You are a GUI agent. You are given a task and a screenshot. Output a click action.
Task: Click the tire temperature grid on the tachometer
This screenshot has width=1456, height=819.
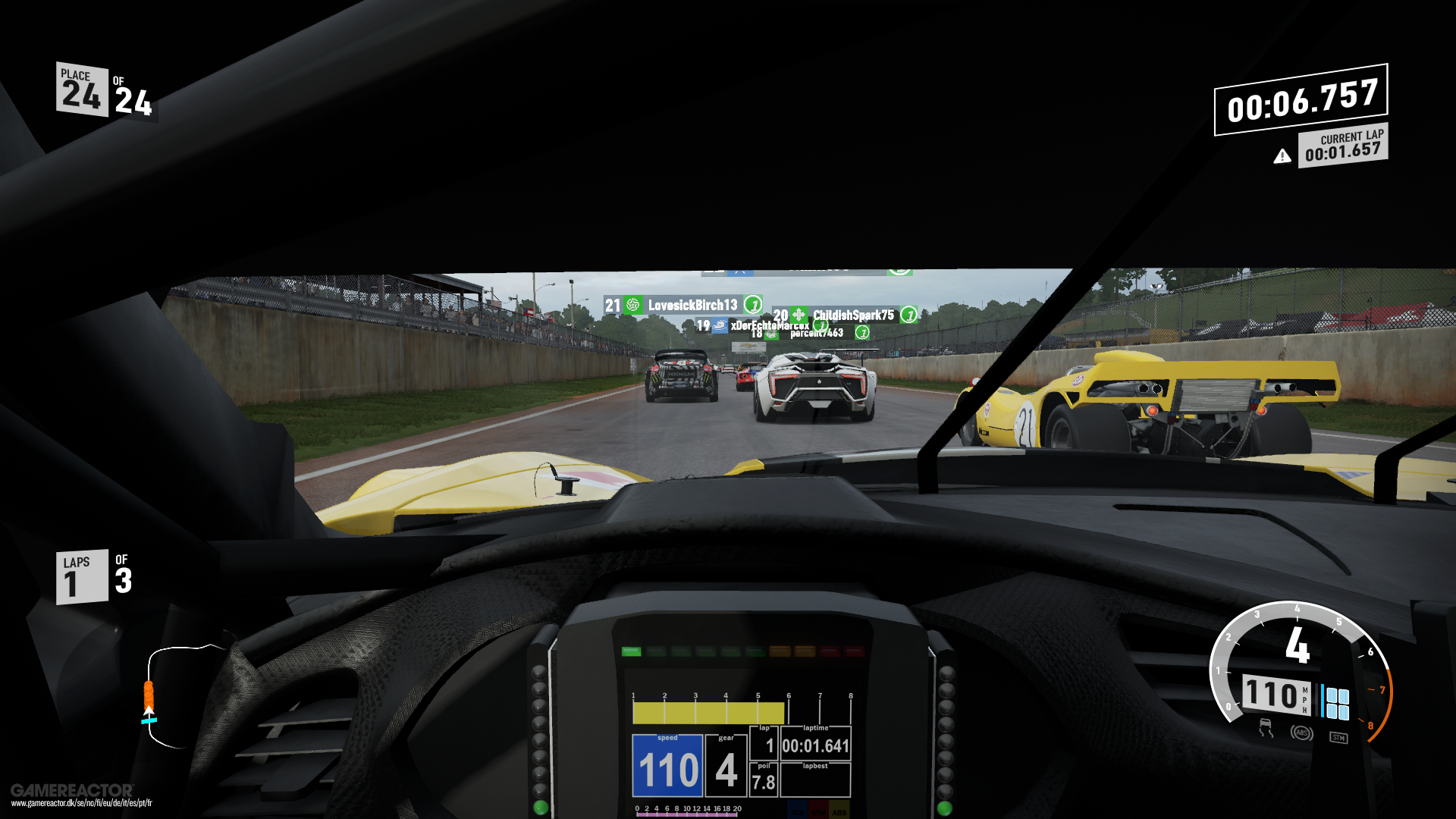click(x=1337, y=704)
